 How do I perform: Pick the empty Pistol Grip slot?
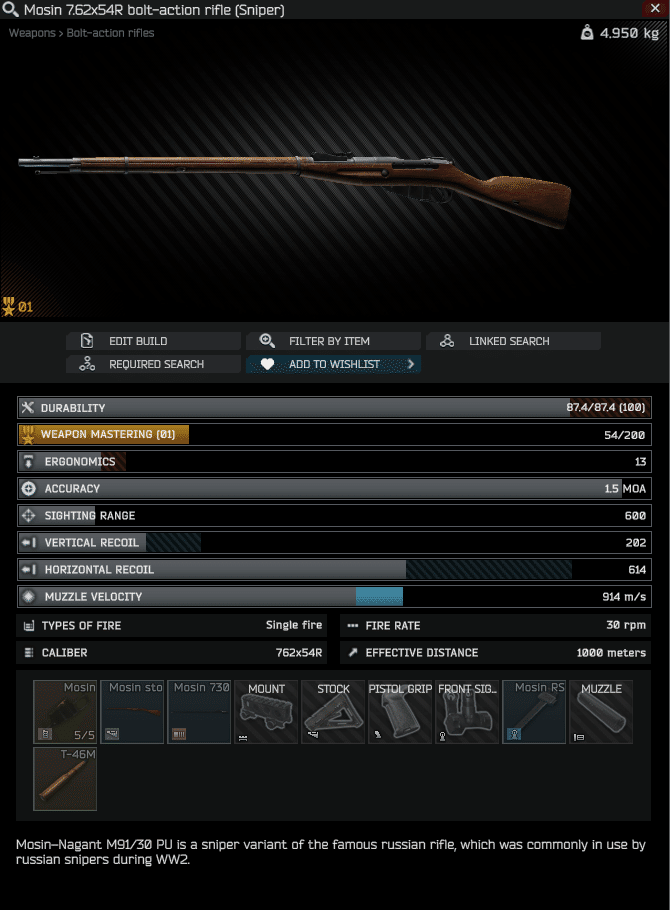[400, 712]
